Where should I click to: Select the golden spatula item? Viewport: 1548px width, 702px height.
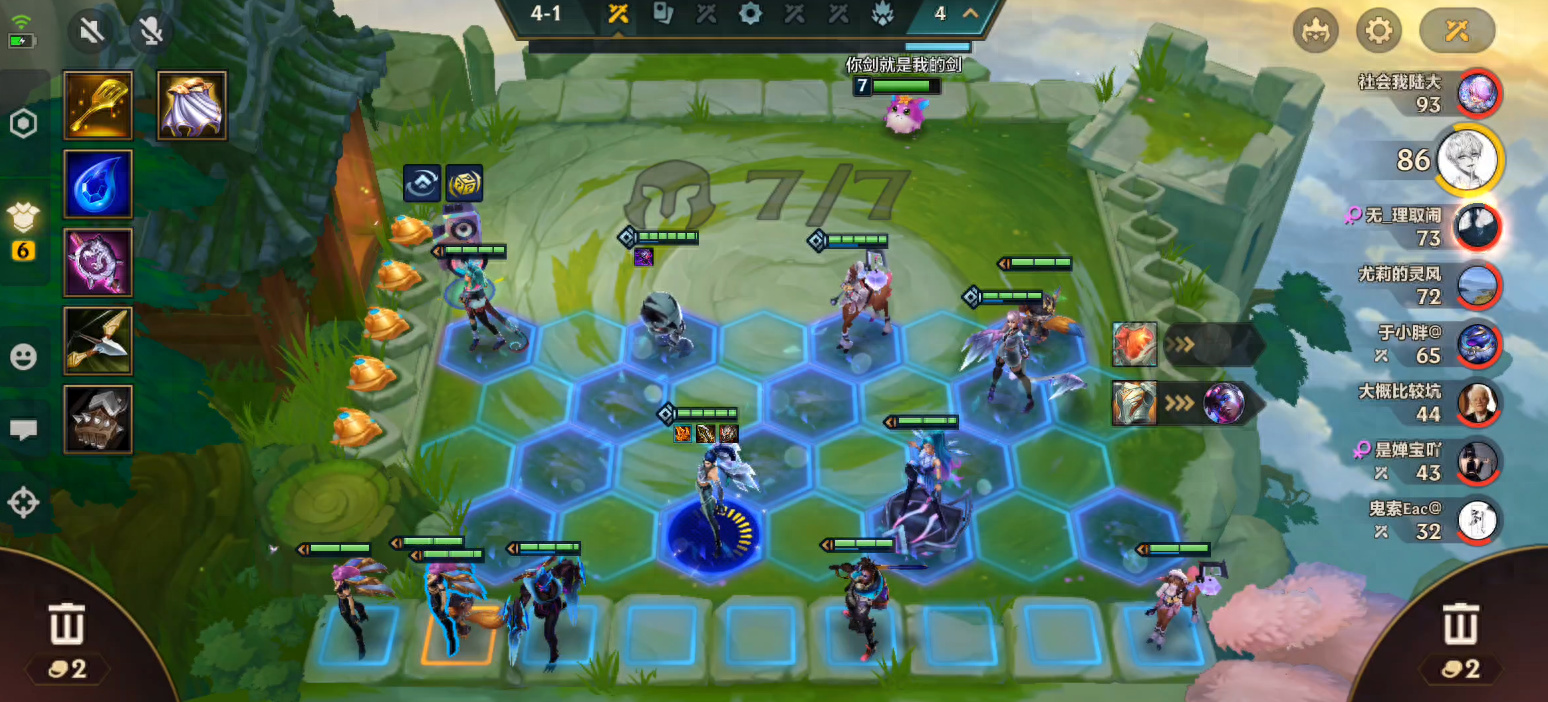(x=98, y=105)
